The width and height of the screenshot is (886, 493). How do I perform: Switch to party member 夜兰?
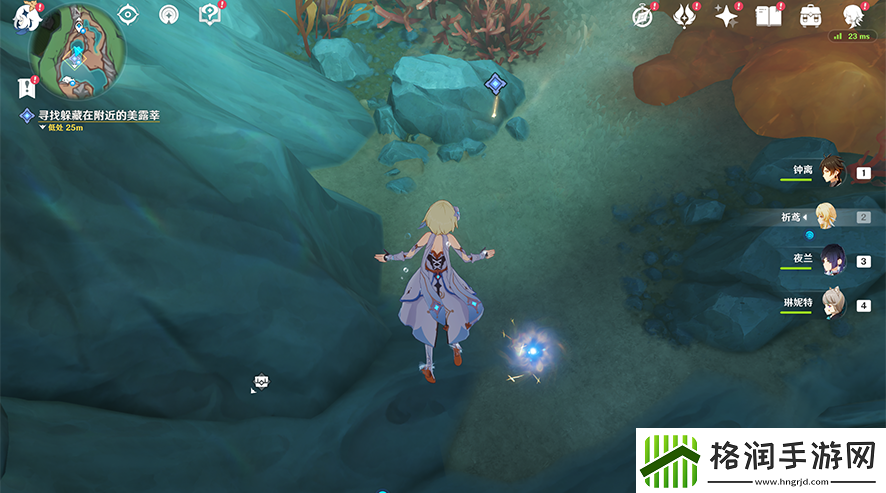click(x=833, y=260)
